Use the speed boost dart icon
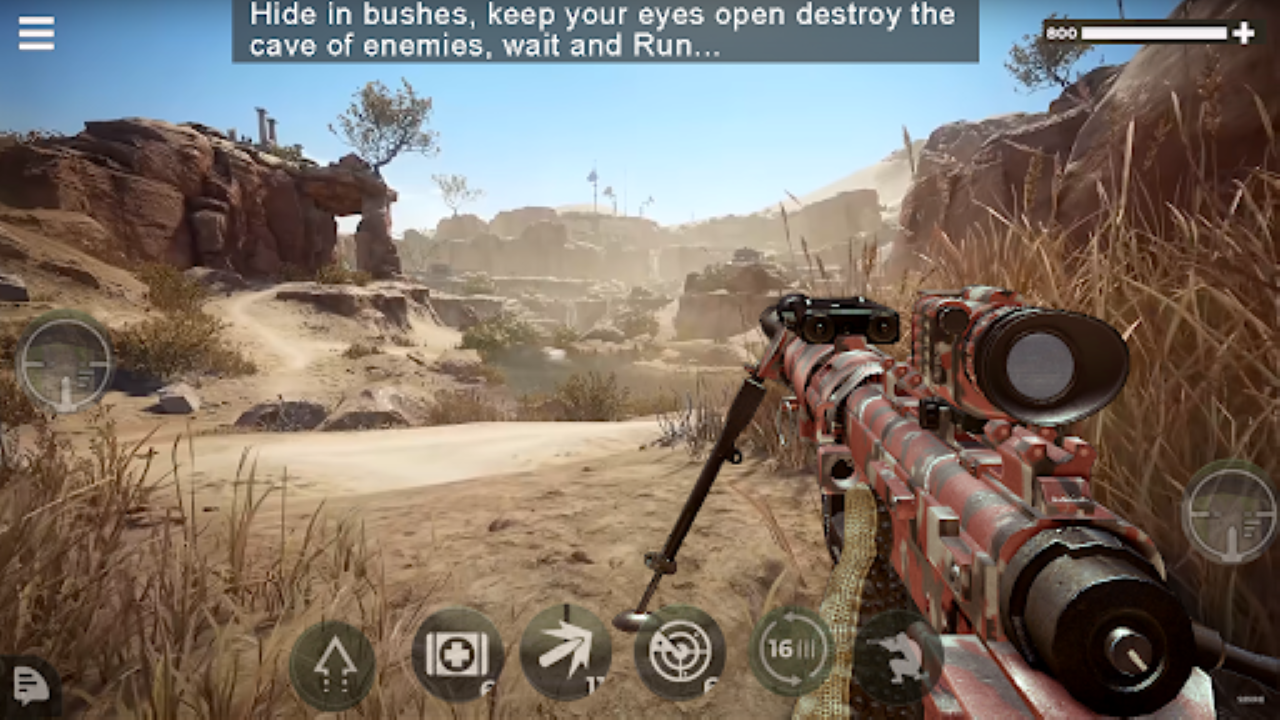The width and height of the screenshot is (1280, 720). coord(568,651)
